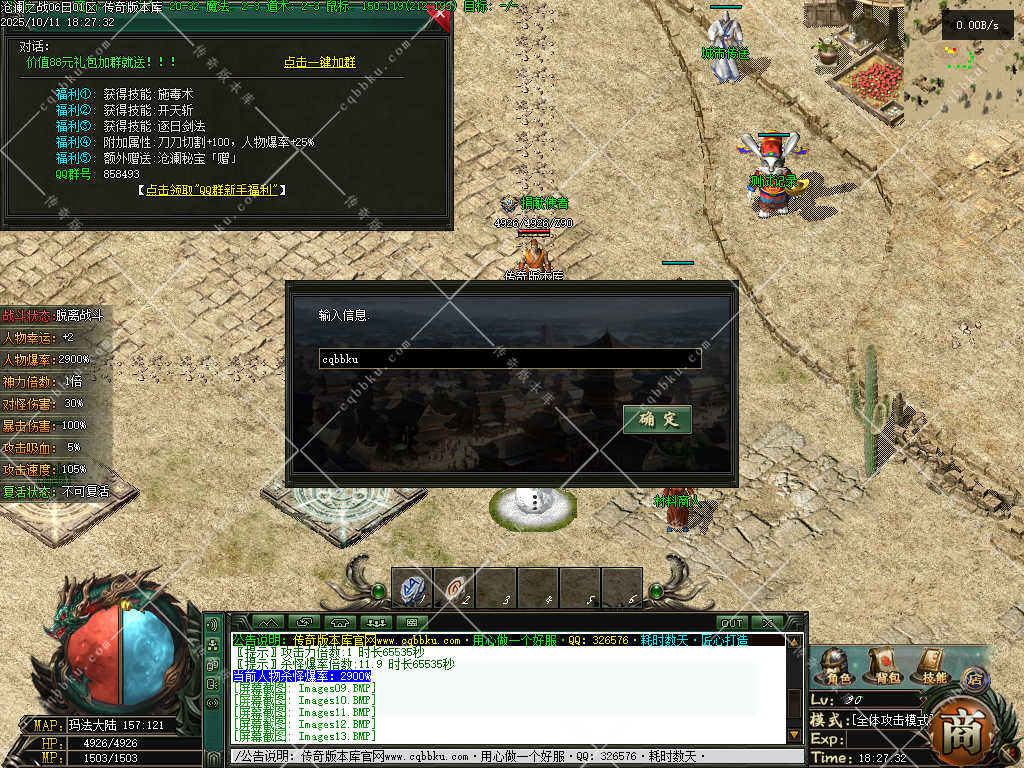The image size is (1024, 768).
Task: Click the OUT button above chat
Action: coord(732,623)
